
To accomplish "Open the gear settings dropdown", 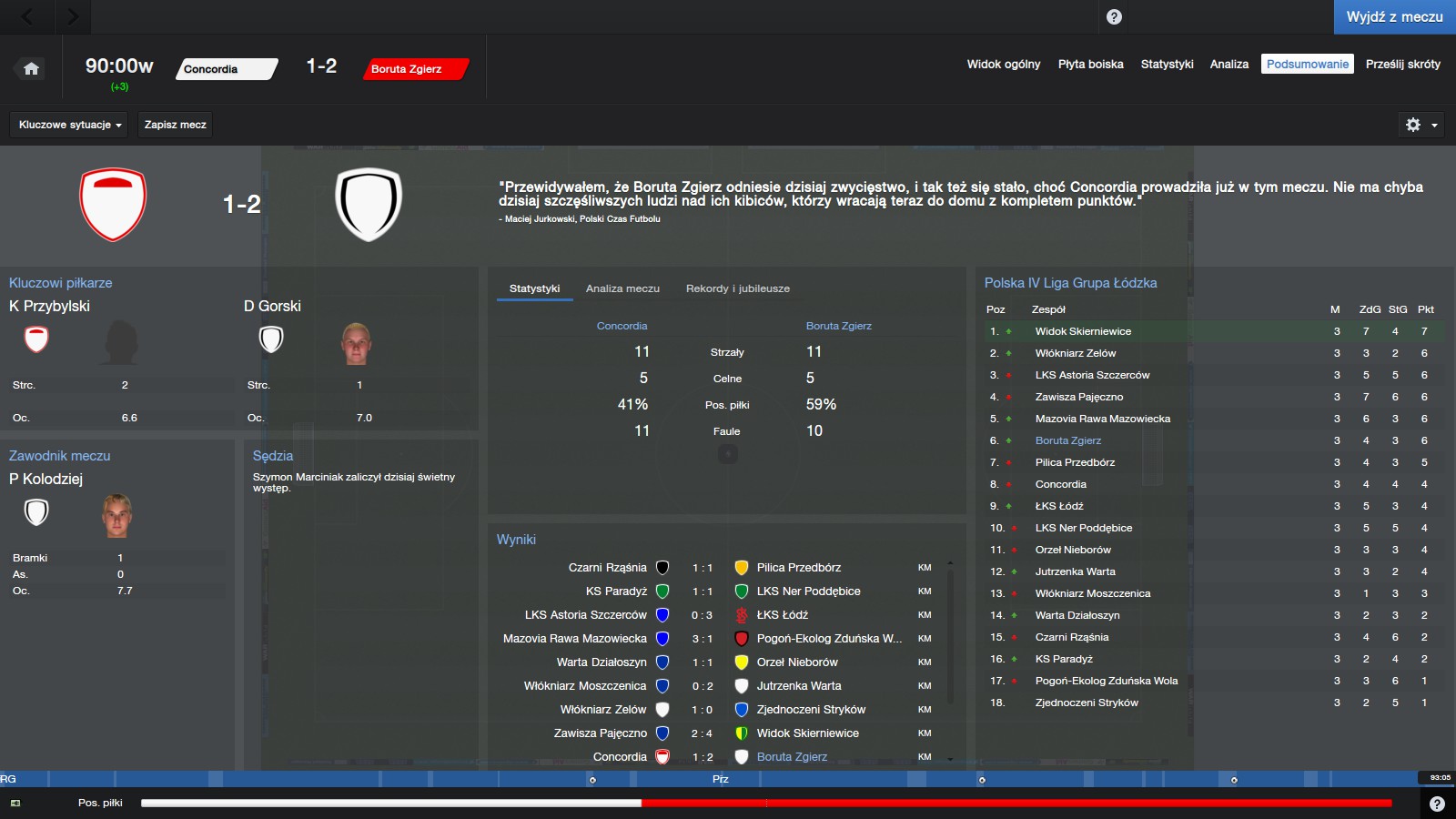I will click(x=1421, y=125).
